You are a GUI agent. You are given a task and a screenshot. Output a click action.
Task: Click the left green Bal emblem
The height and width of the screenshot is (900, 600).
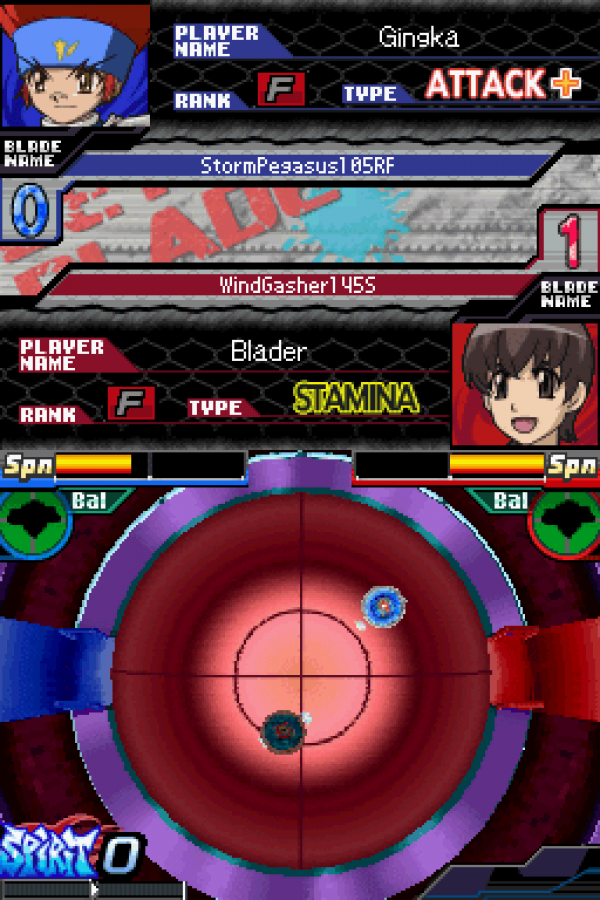[x=33, y=523]
